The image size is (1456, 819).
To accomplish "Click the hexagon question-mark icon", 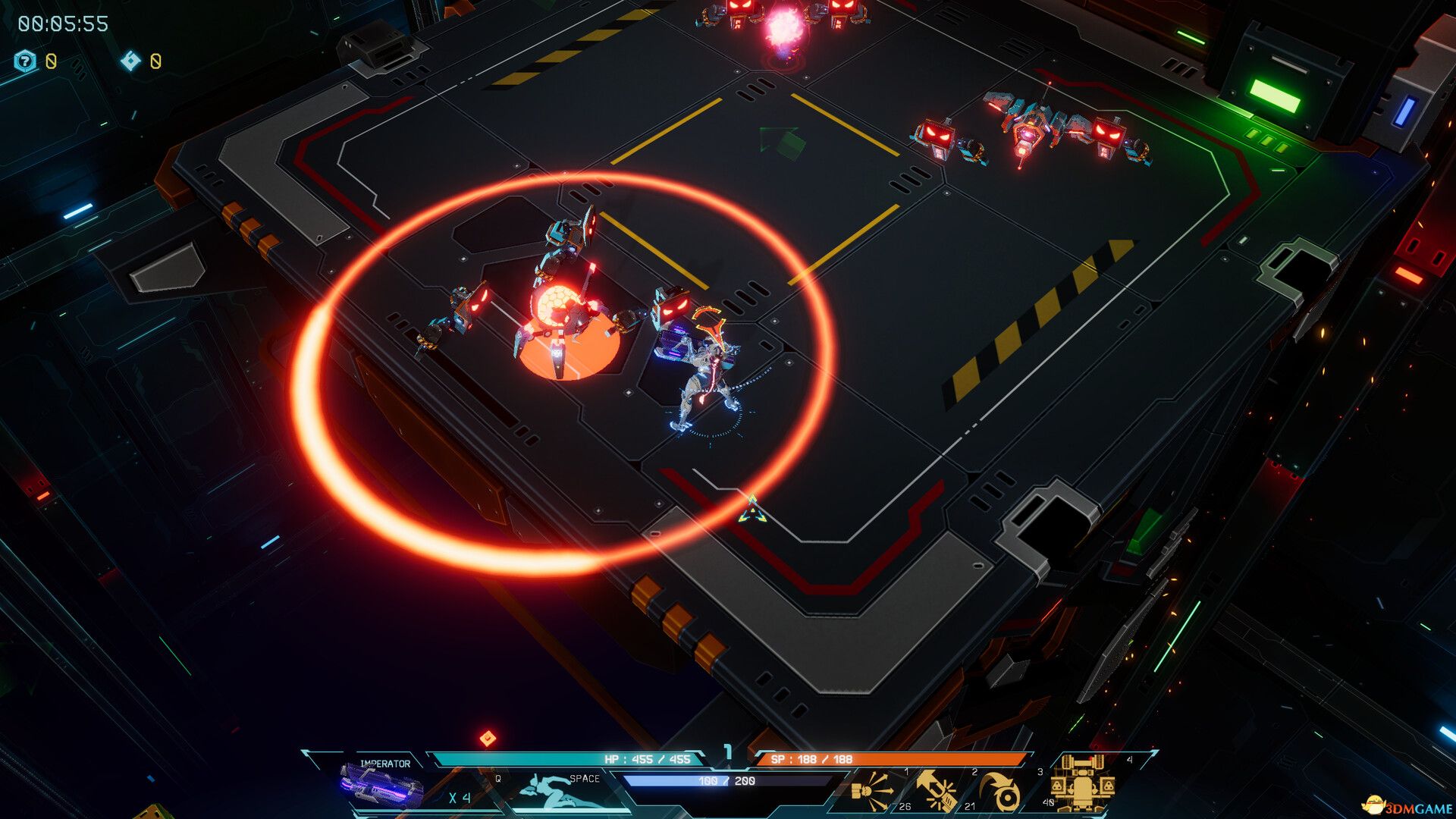I will (26, 61).
